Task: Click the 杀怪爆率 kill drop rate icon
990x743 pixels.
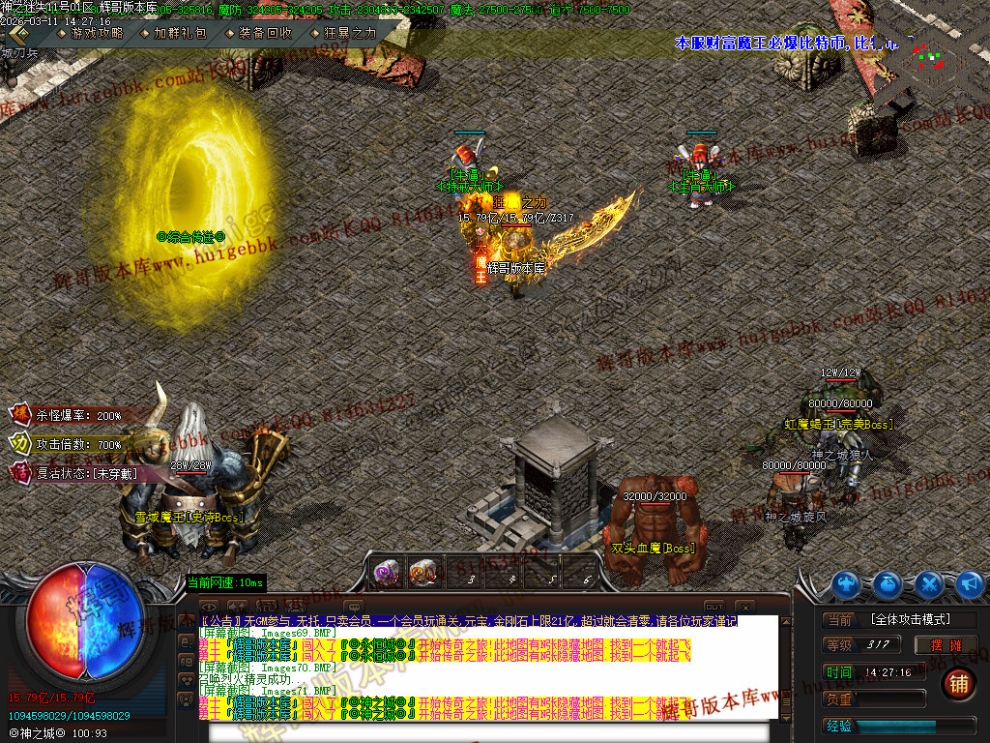Action: tap(20, 415)
